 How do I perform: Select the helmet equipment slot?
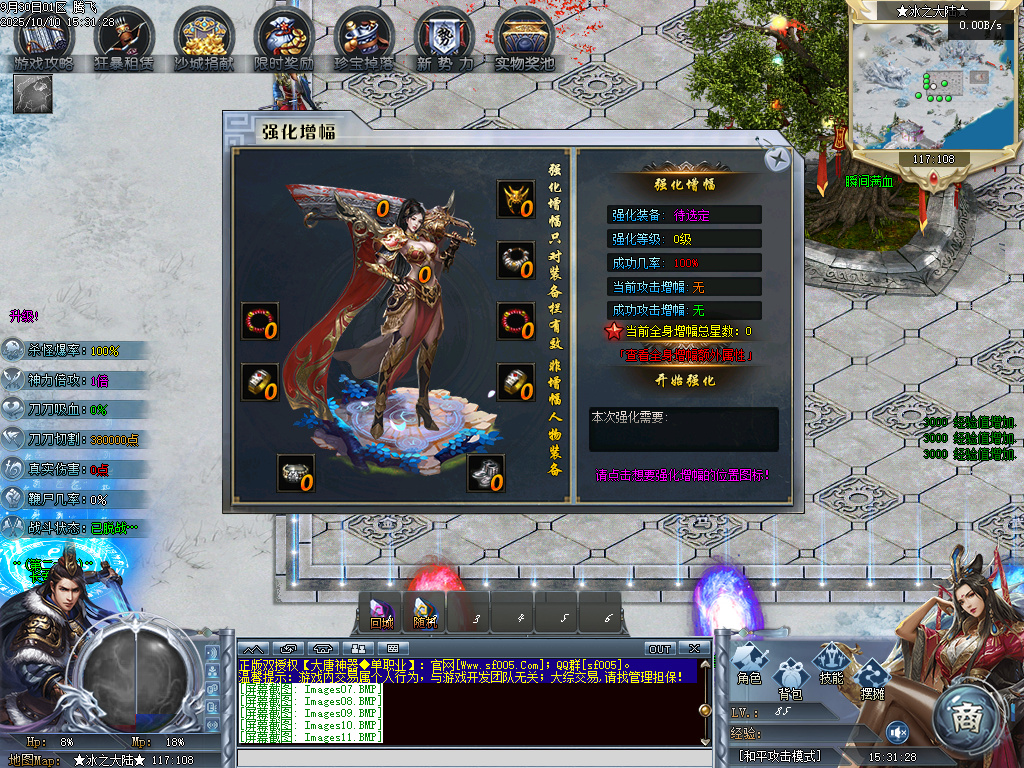coord(516,199)
